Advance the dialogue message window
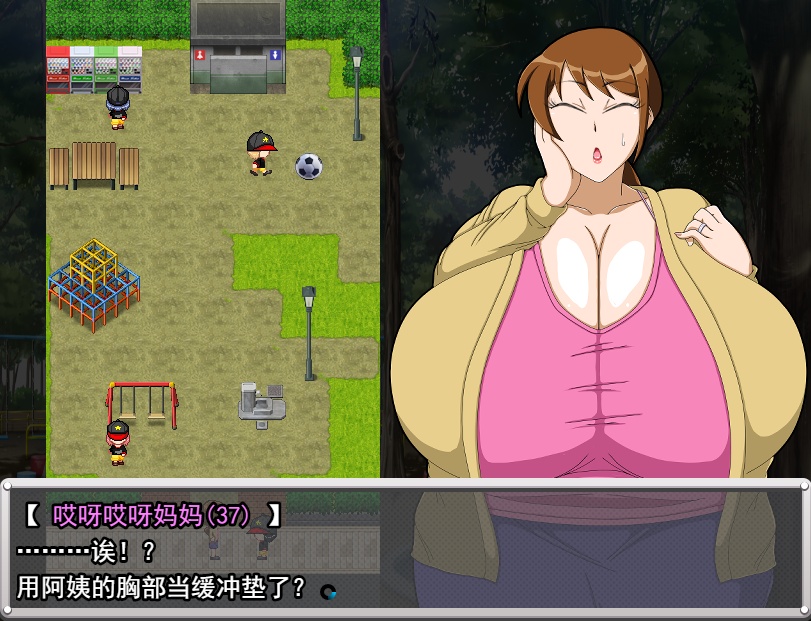811x621 pixels. click(x=404, y=548)
